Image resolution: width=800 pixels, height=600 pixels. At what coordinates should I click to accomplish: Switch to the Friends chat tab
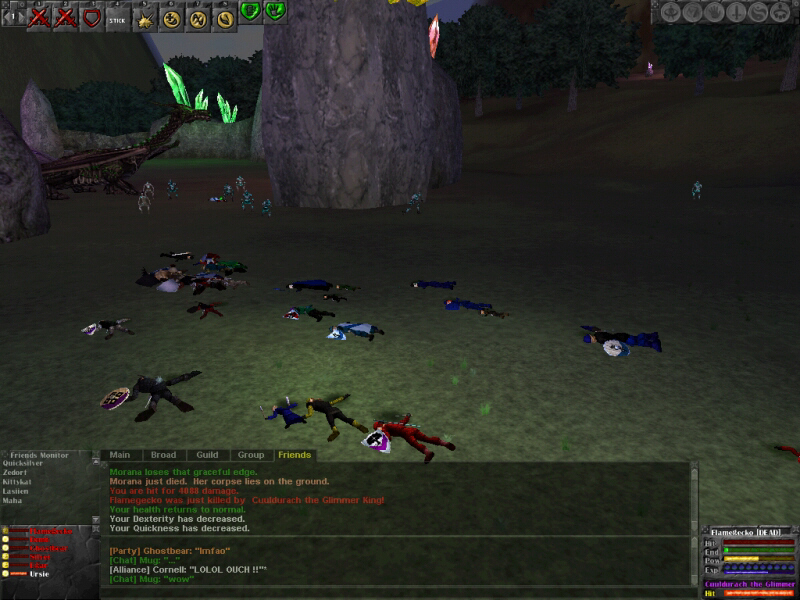pos(294,455)
